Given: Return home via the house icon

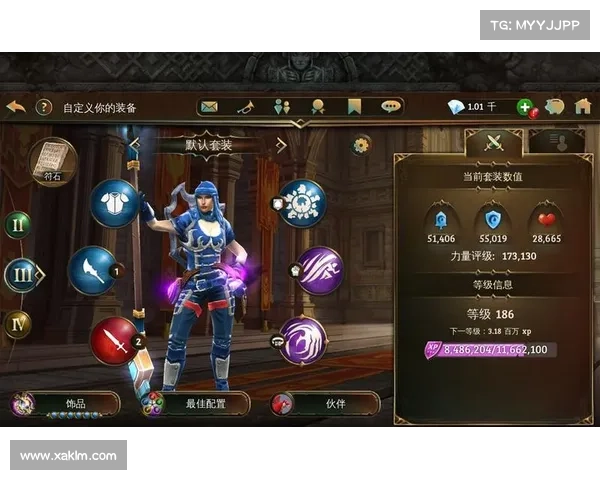Looking at the screenshot, I should (x=582, y=107).
